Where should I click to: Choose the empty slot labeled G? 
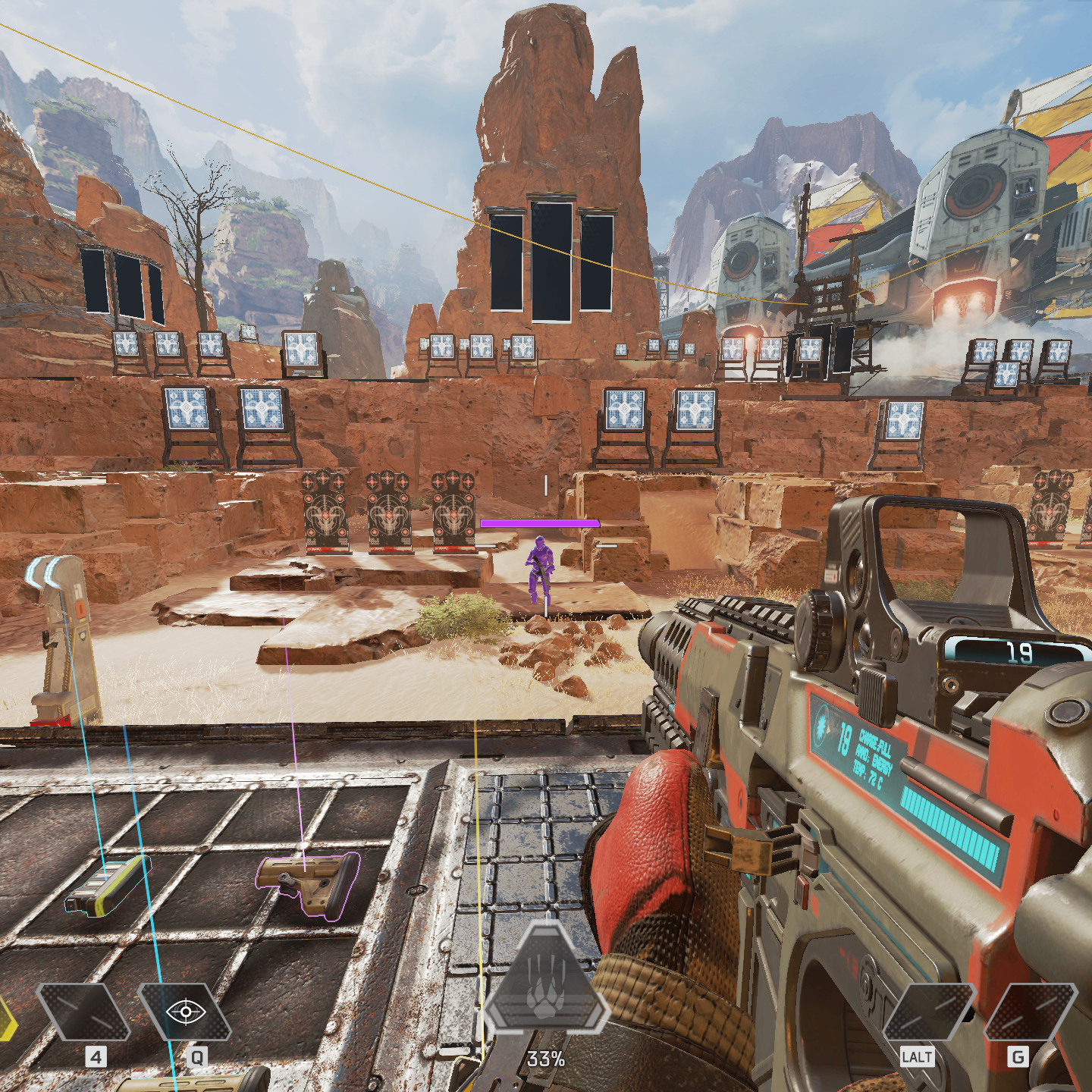click(1030, 1012)
